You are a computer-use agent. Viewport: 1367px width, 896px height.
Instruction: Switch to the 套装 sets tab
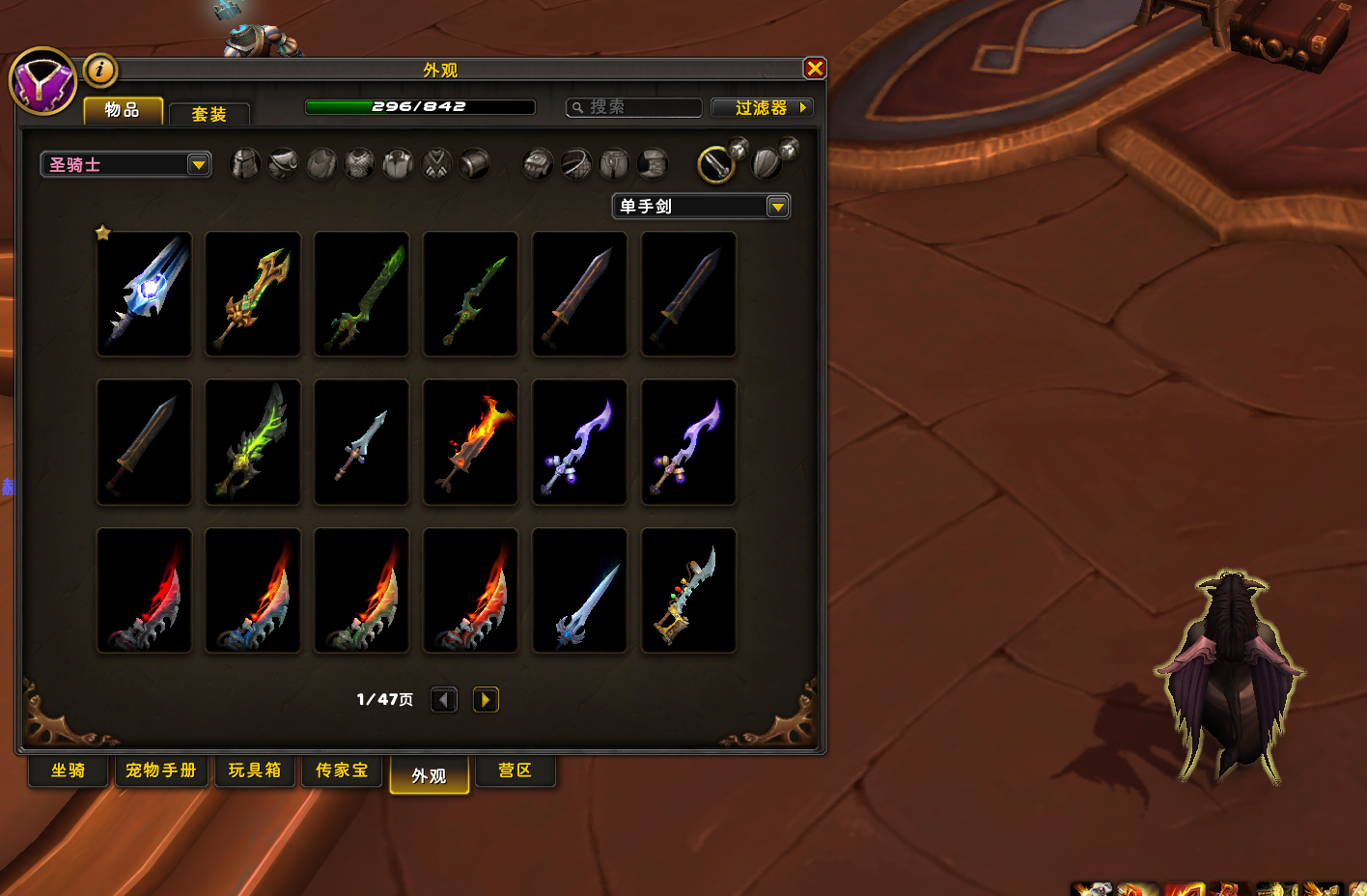click(209, 114)
